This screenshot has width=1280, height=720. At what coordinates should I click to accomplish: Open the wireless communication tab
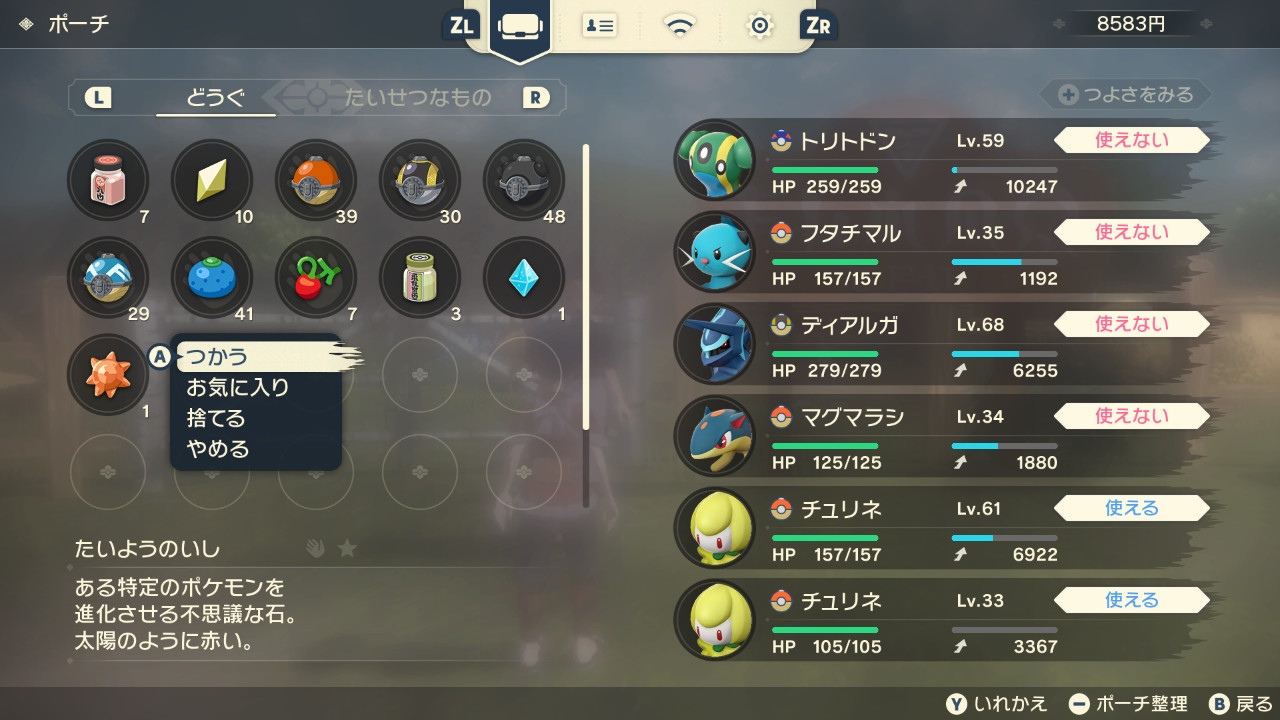click(x=680, y=26)
